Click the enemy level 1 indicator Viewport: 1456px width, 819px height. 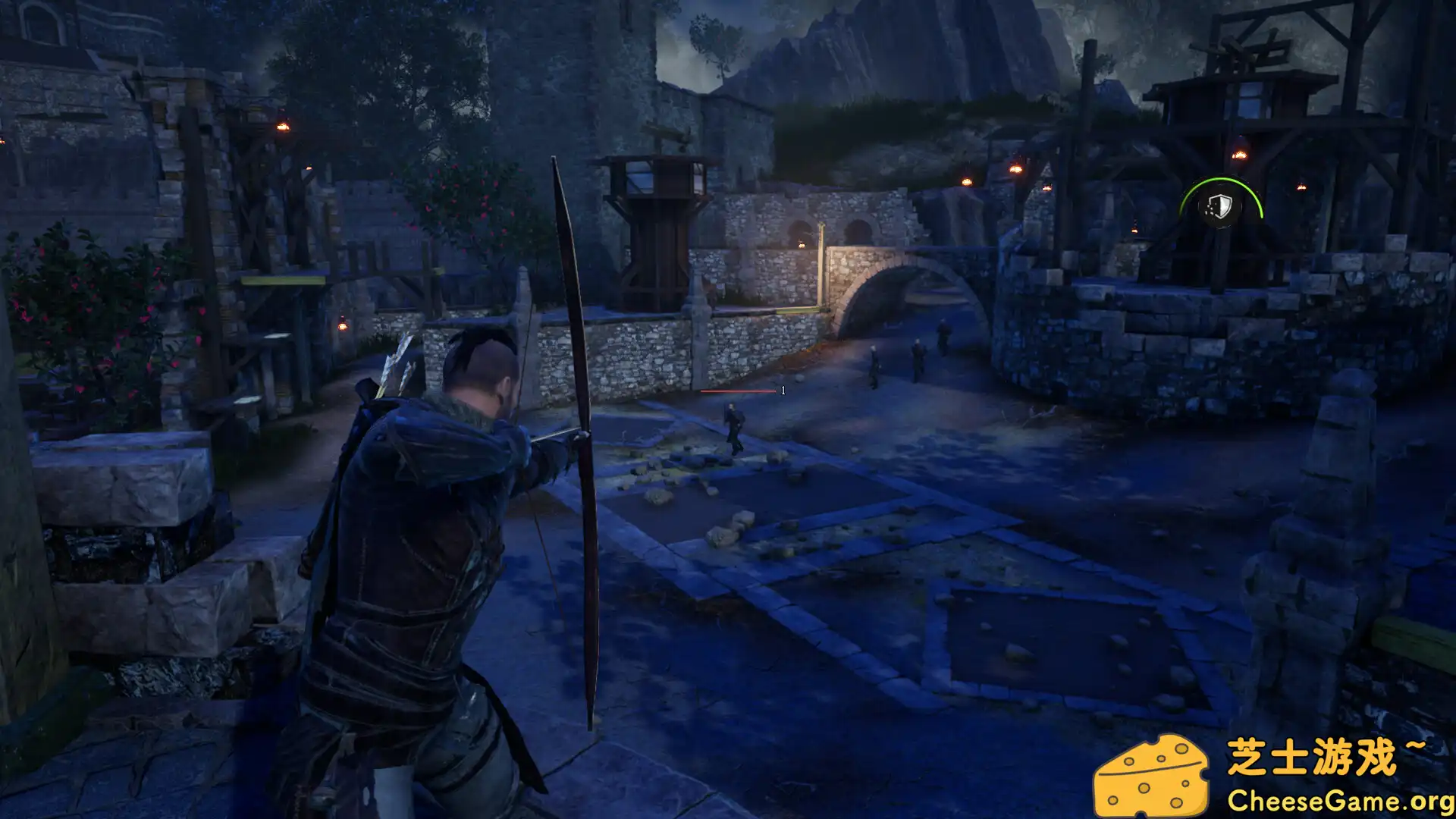783,392
